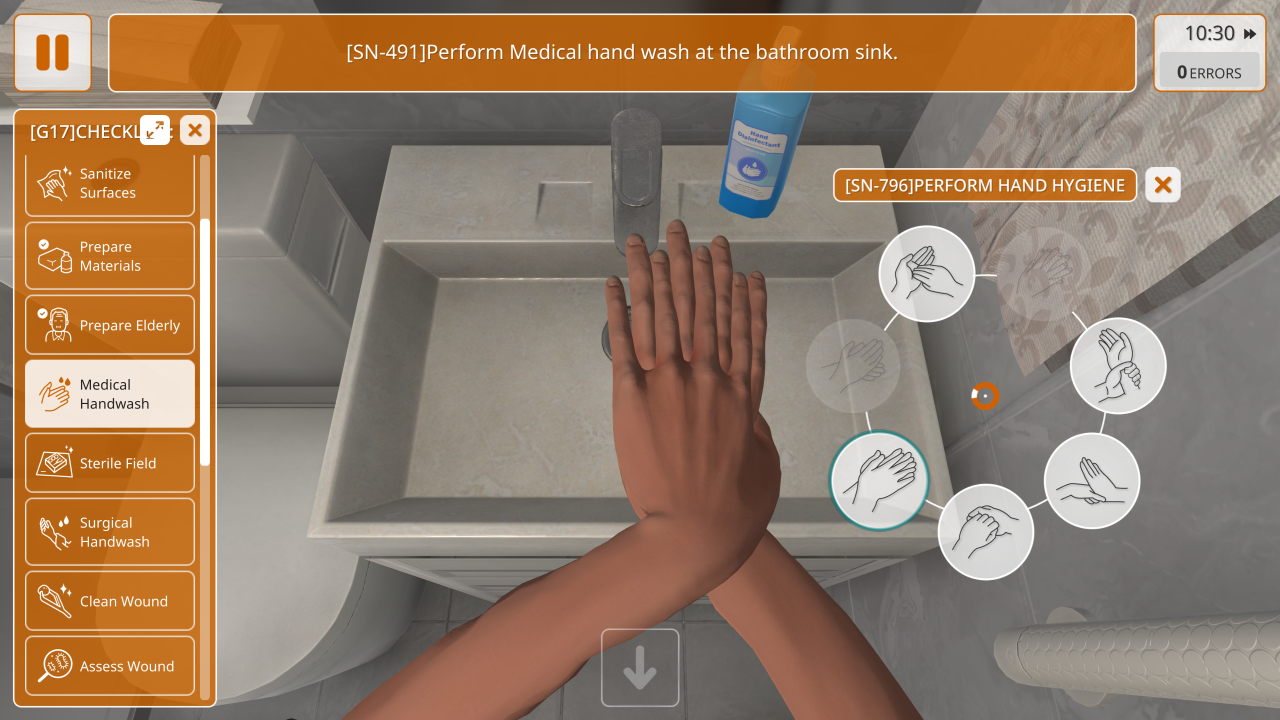Select the Medical Handwash step
This screenshot has height=720, width=1280.
pos(110,394)
